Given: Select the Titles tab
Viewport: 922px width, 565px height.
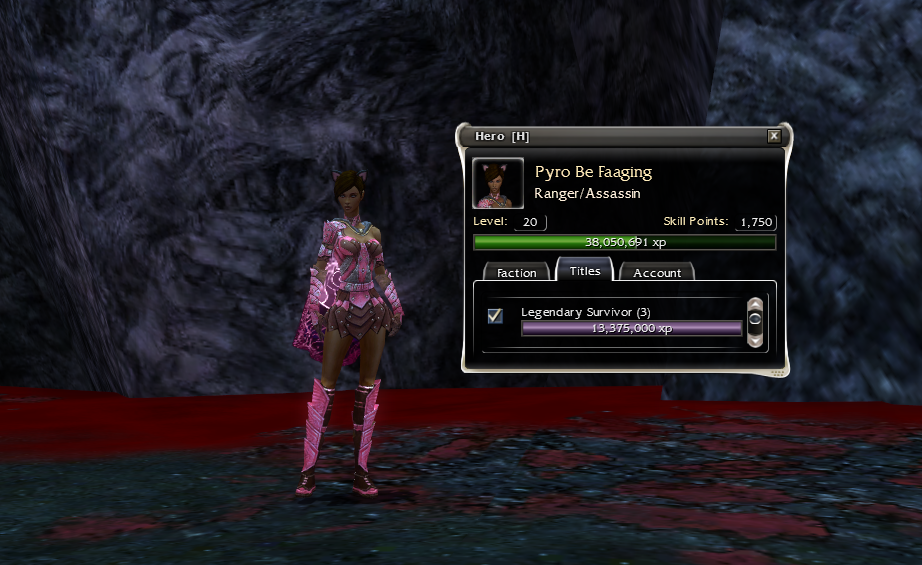Looking at the screenshot, I should [x=585, y=271].
